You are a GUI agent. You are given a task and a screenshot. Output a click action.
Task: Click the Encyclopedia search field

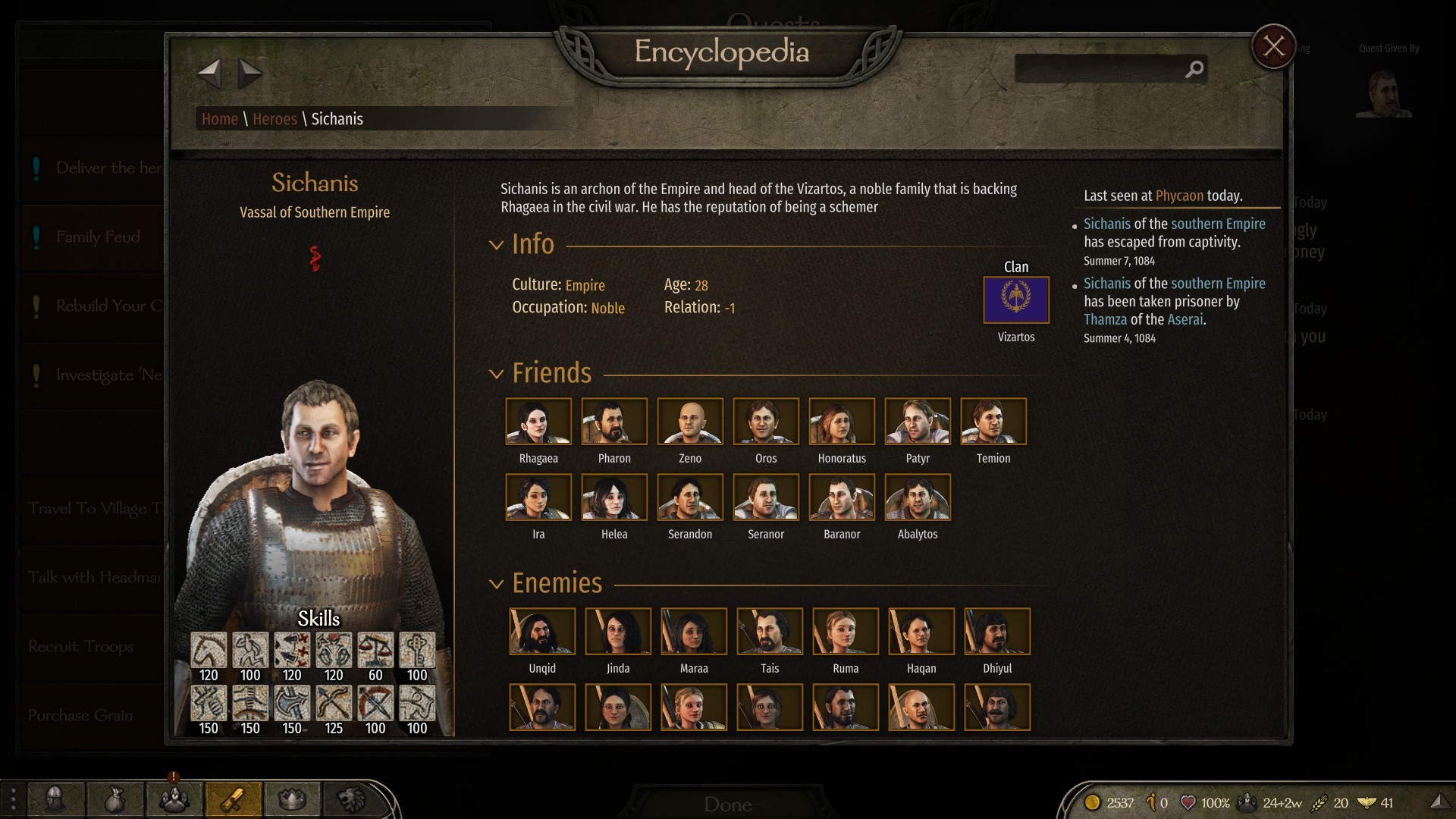click(x=1100, y=70)
